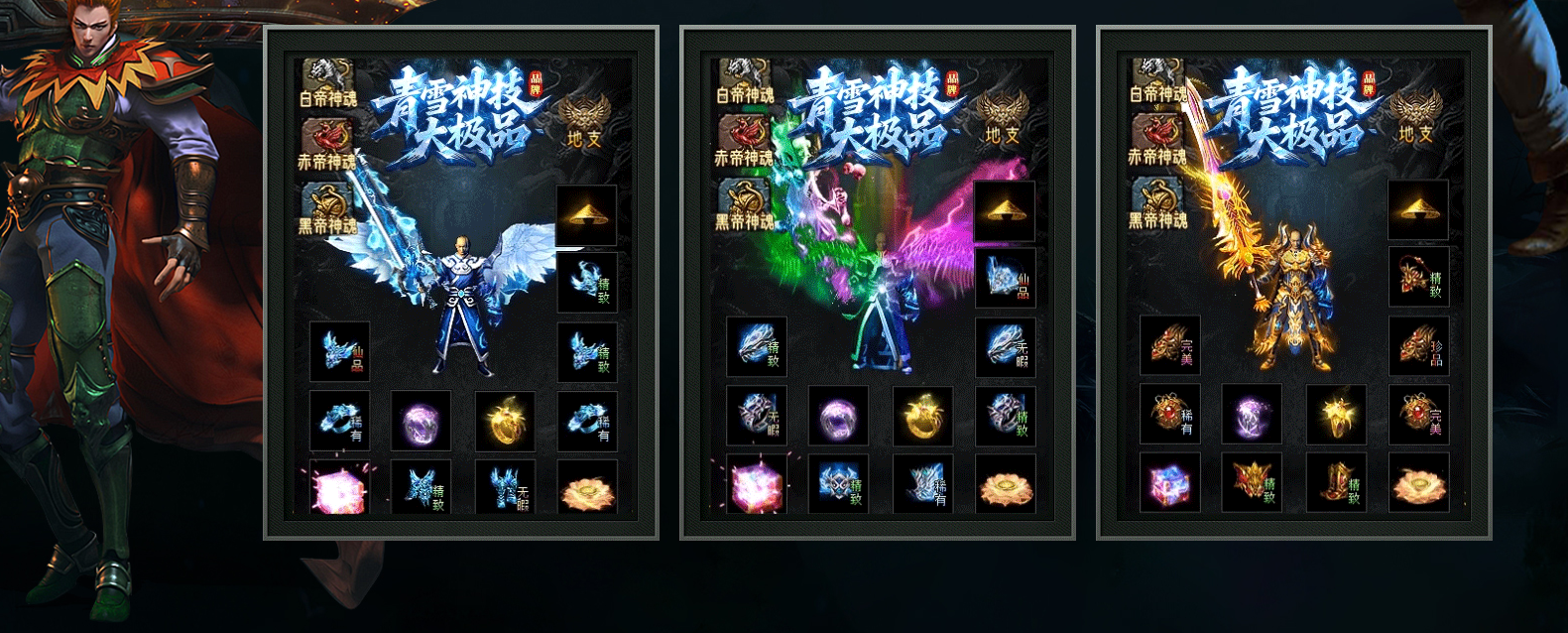Click the 地支 emblem in the purple-green winged panel
This screenshot has width=1568, height=633.
point(1000,117)
